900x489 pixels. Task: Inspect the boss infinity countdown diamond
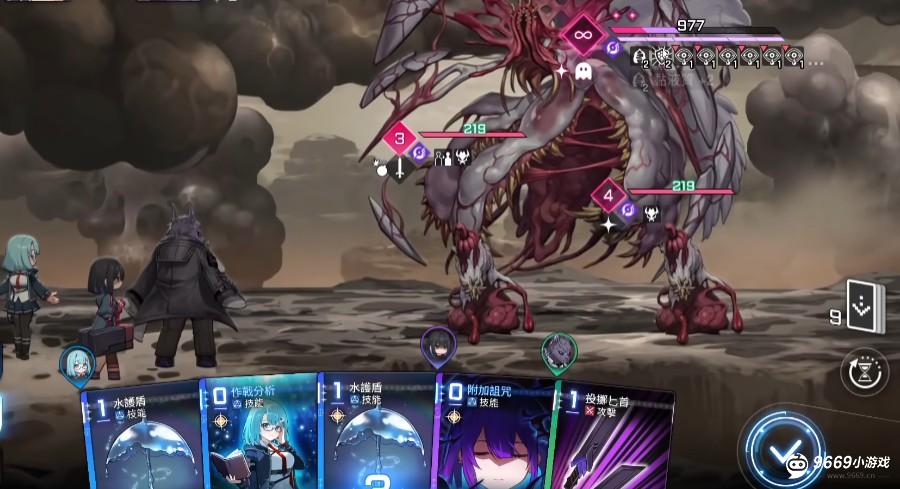point(579,36)
